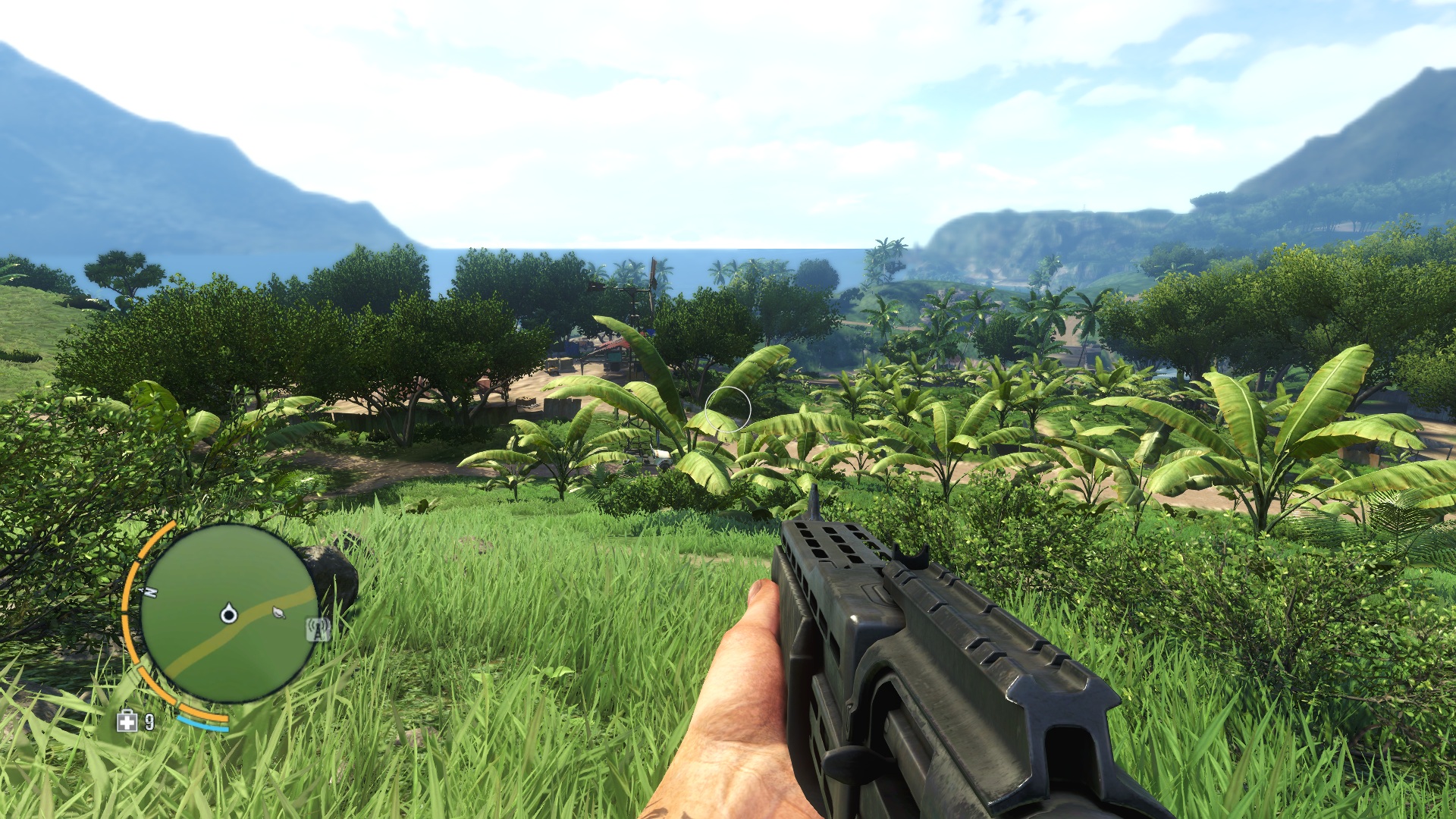This screenshot has width=1456, height=819.
Task: Open the circular minimap
Action: coord(227,613)
